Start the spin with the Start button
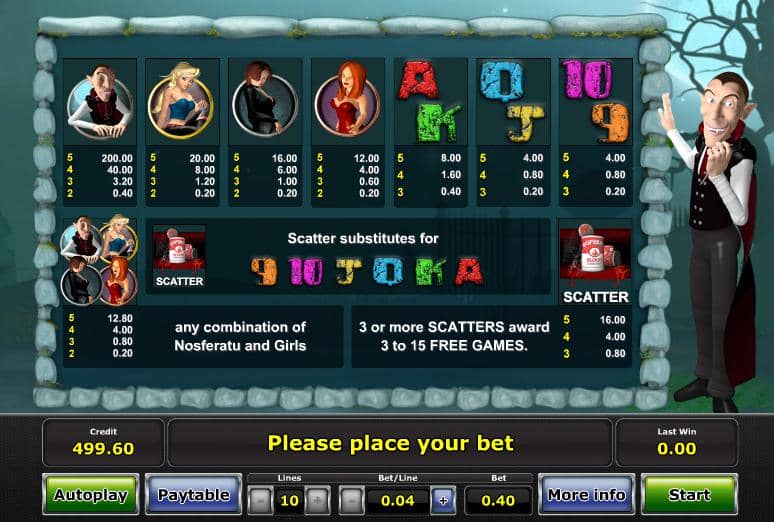The image size is (774, 522). tap(689, 495)
